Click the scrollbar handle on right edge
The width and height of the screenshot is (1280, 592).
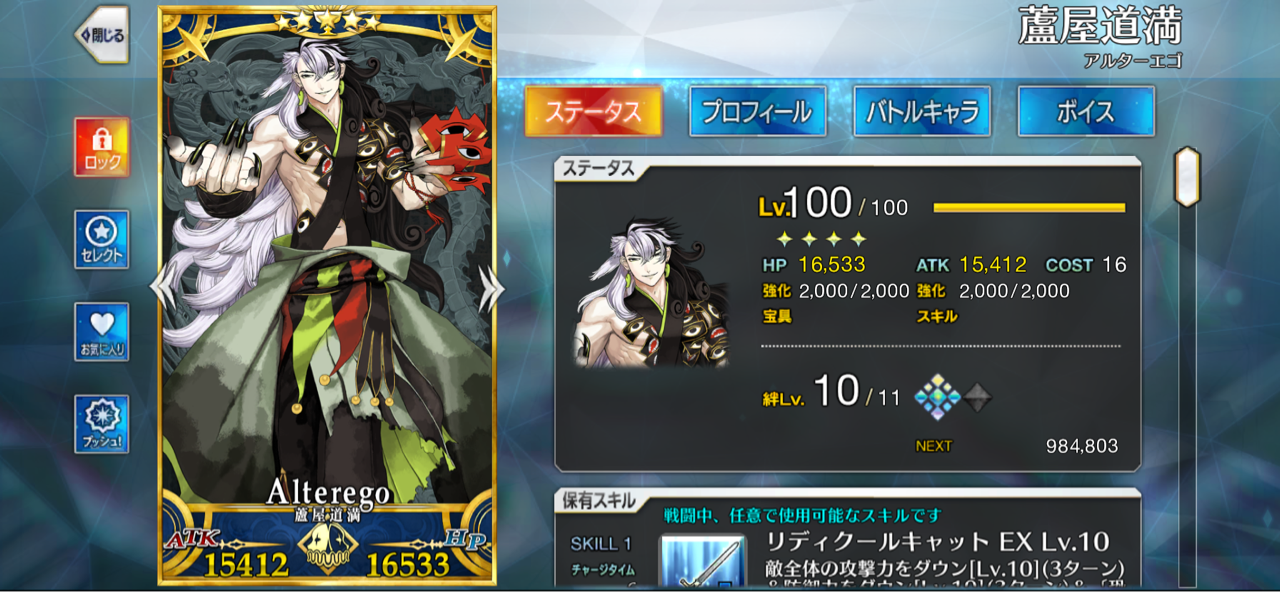click(x=1187, y=177)
